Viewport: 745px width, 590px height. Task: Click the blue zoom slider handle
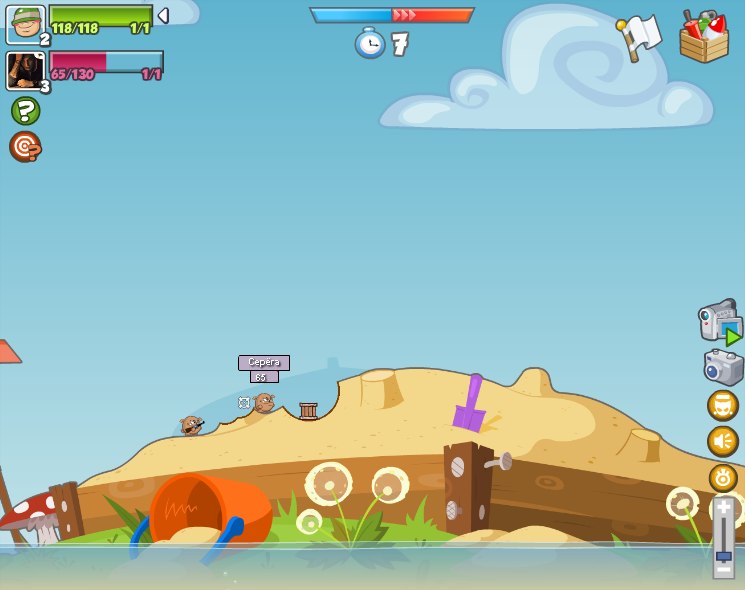(723, 556)
